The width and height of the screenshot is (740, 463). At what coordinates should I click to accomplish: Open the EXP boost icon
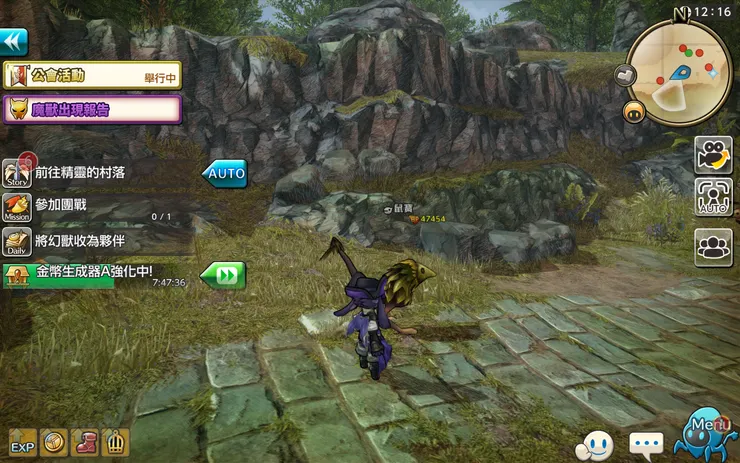22,441
